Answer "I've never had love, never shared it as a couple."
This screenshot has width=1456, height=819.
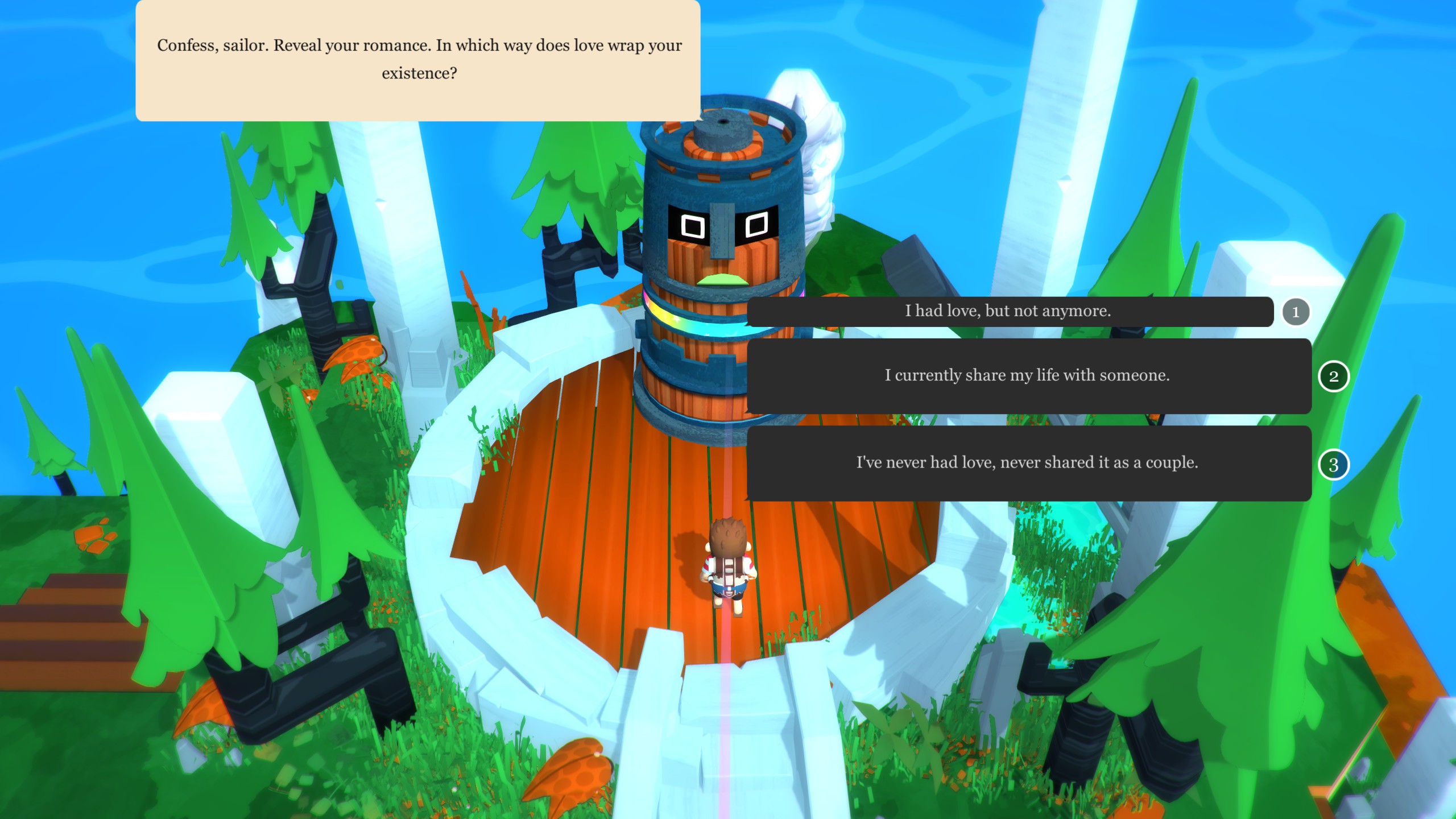(x=1028, y=463)
